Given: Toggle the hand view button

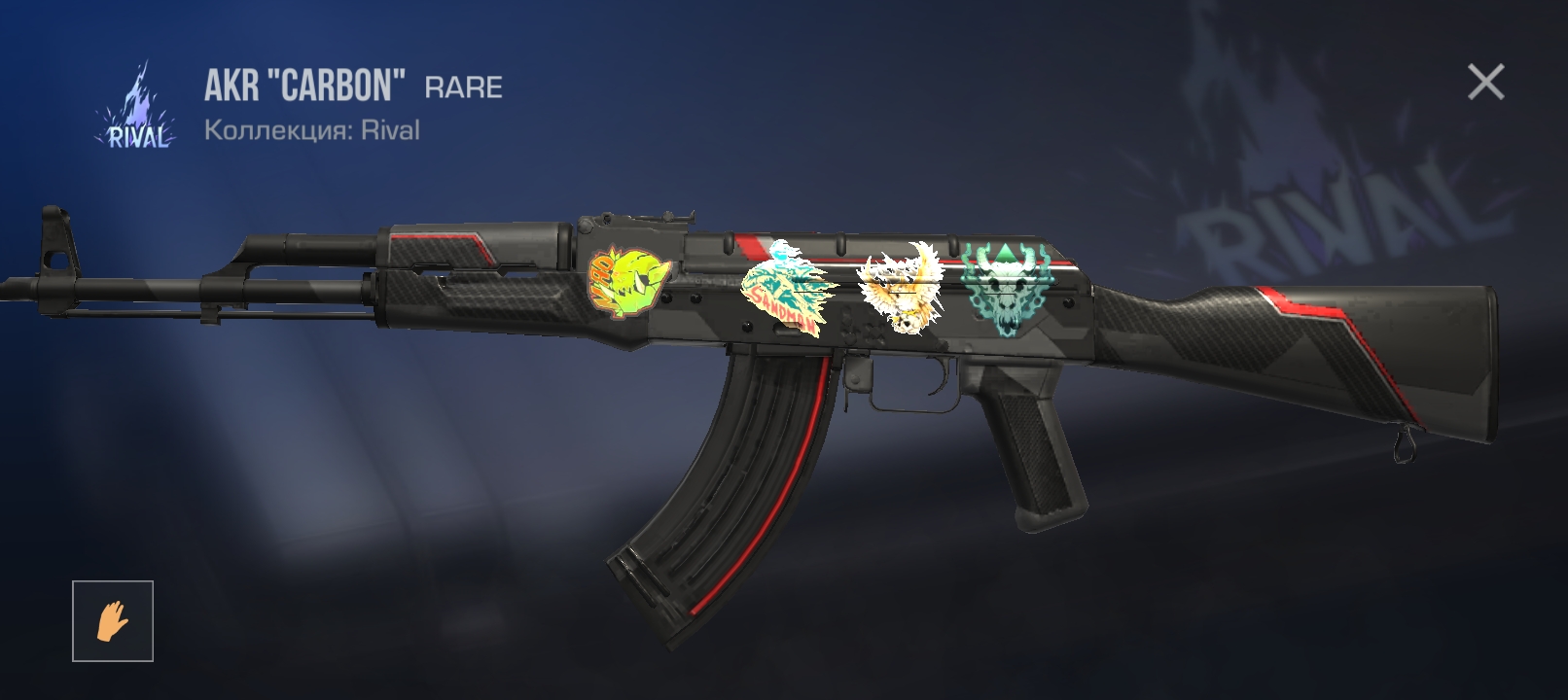Looking at the screenshot, I should pos(113,621).
